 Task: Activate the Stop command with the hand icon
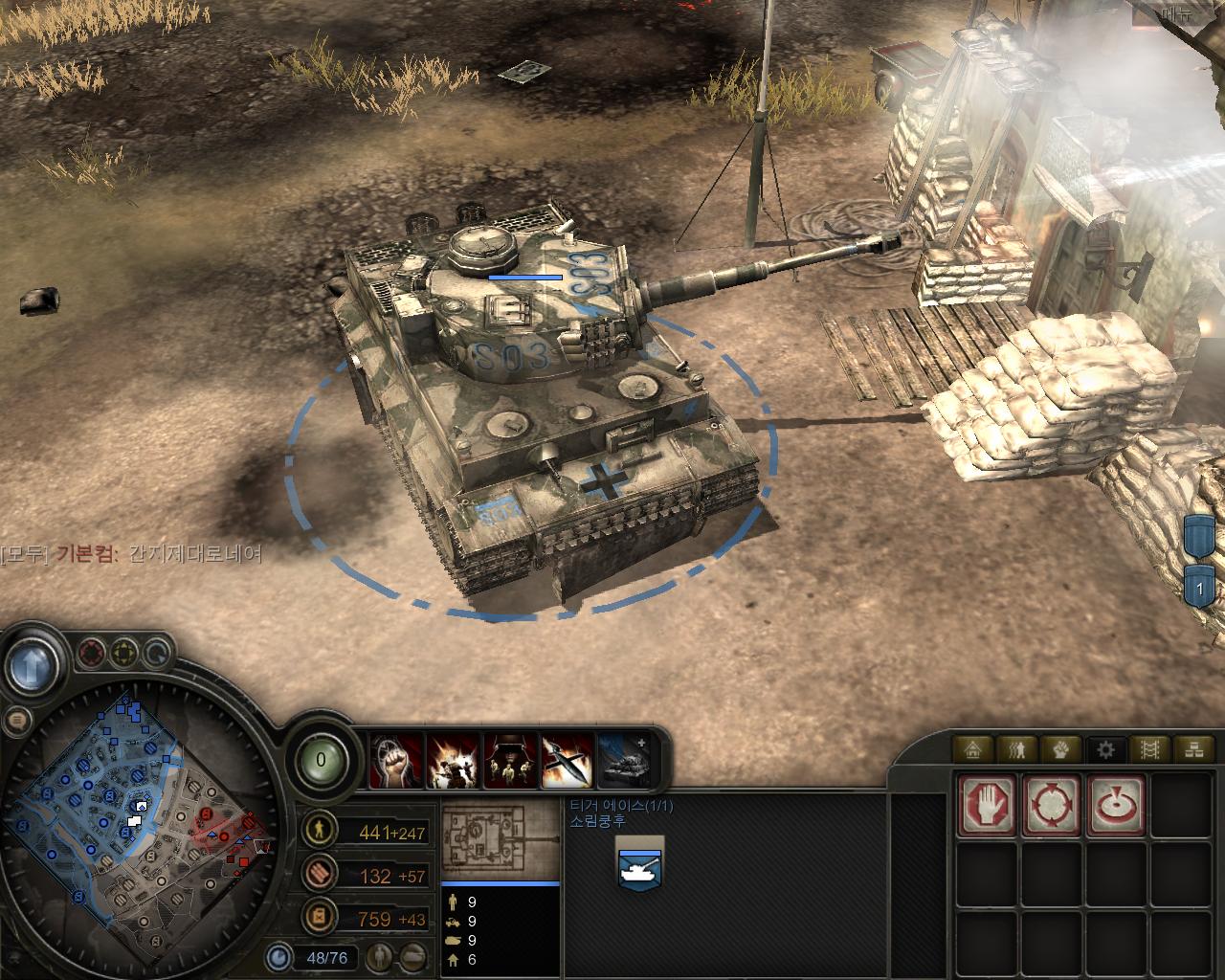tap(989, 805)
